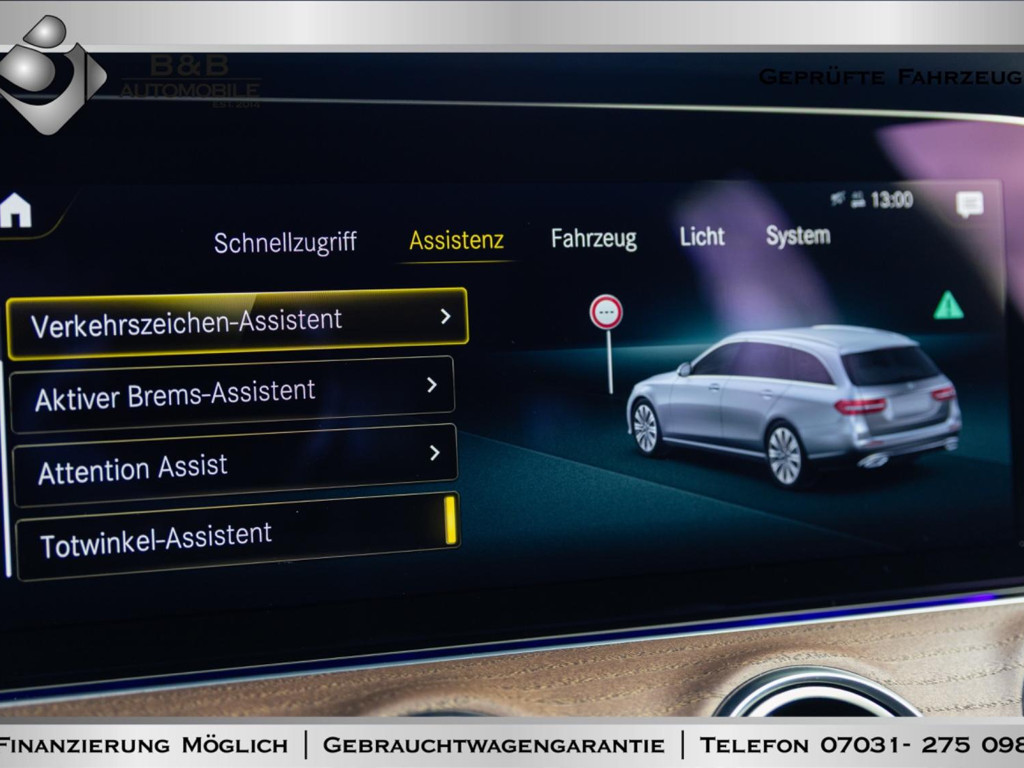Switch to the Licht tab
The height and width of the screenshot is (768, 1024).
pyautogui.click(x=702, y=237)
